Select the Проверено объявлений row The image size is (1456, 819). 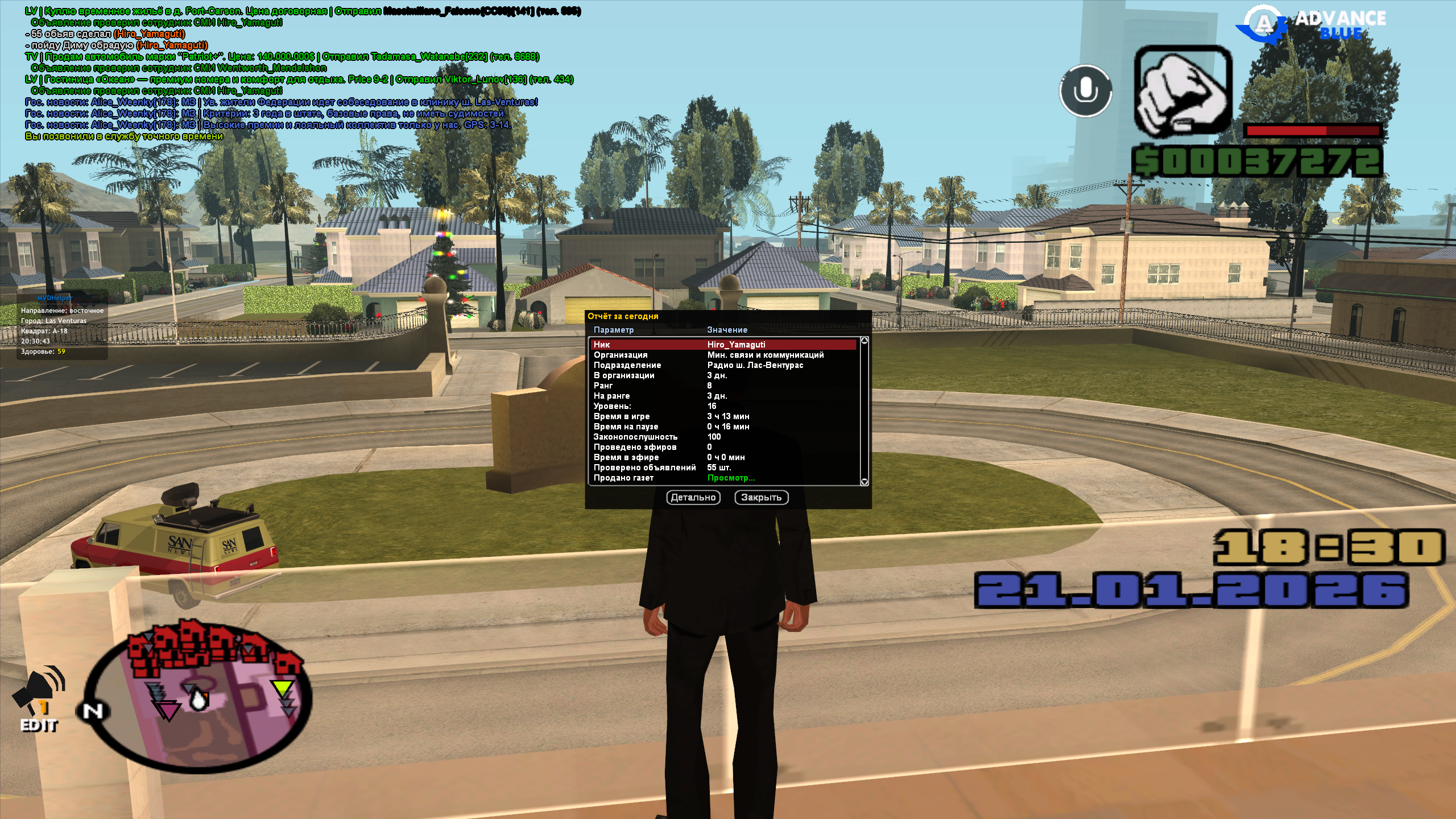pyautogui.click(x=723, y=468)
